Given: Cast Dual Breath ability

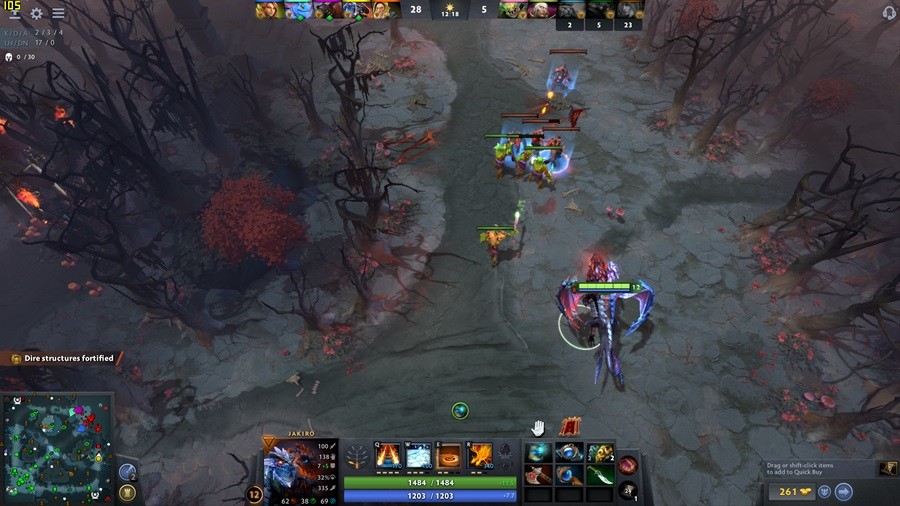Looking at the screenshot, I should (387, 456).
